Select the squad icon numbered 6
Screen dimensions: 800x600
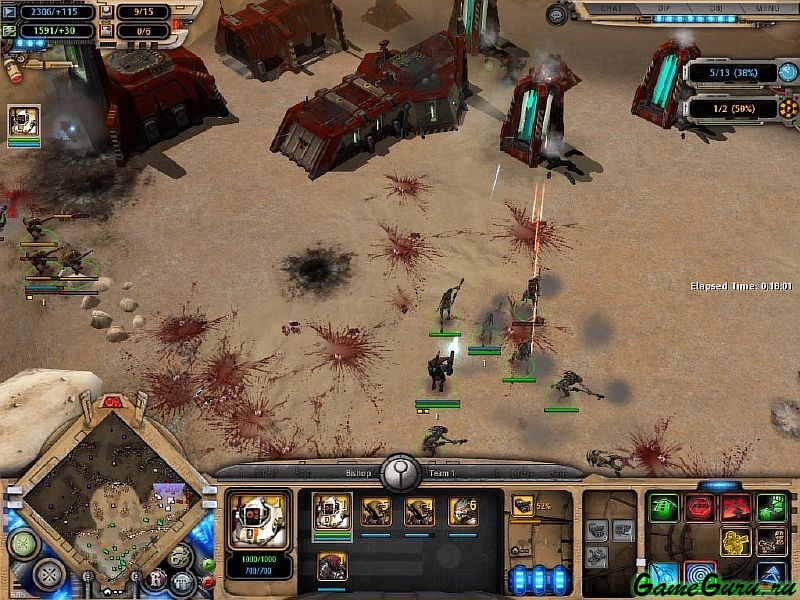463,512
